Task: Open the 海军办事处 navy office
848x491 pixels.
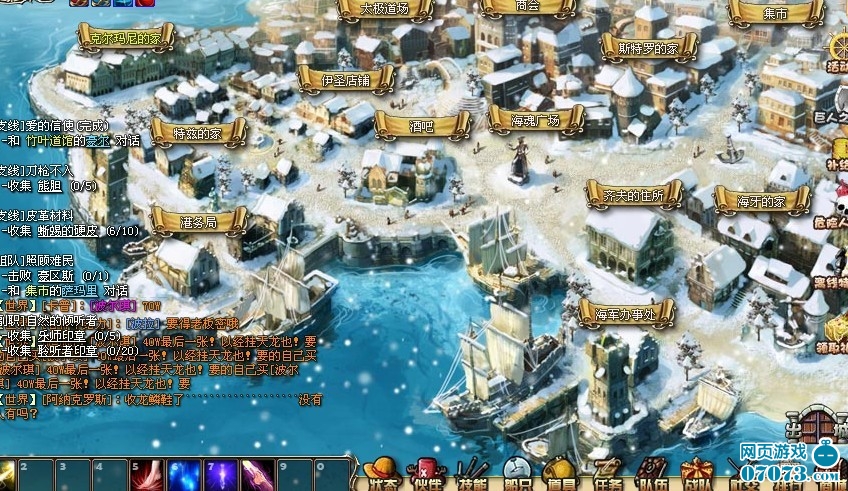Action: (x=625, y=314)
